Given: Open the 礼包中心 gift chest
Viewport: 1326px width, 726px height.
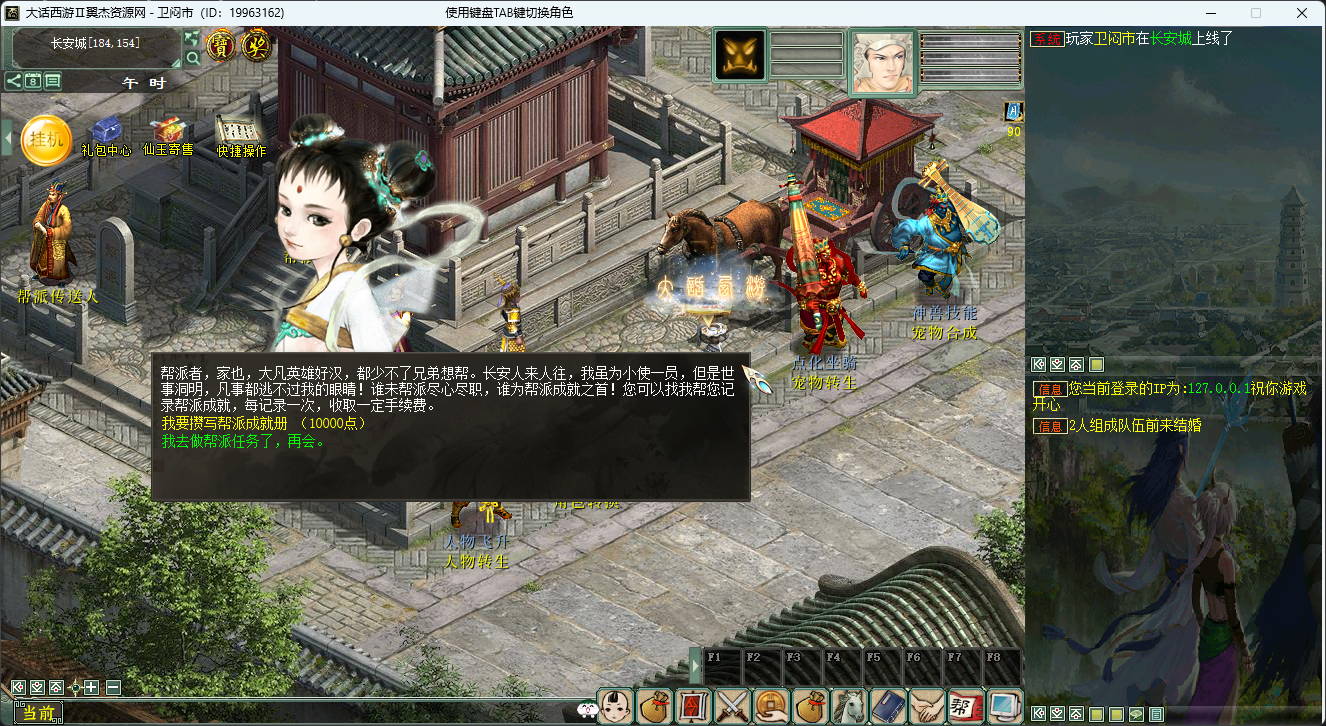Looking at the screenshot, I should click(106, 133).
